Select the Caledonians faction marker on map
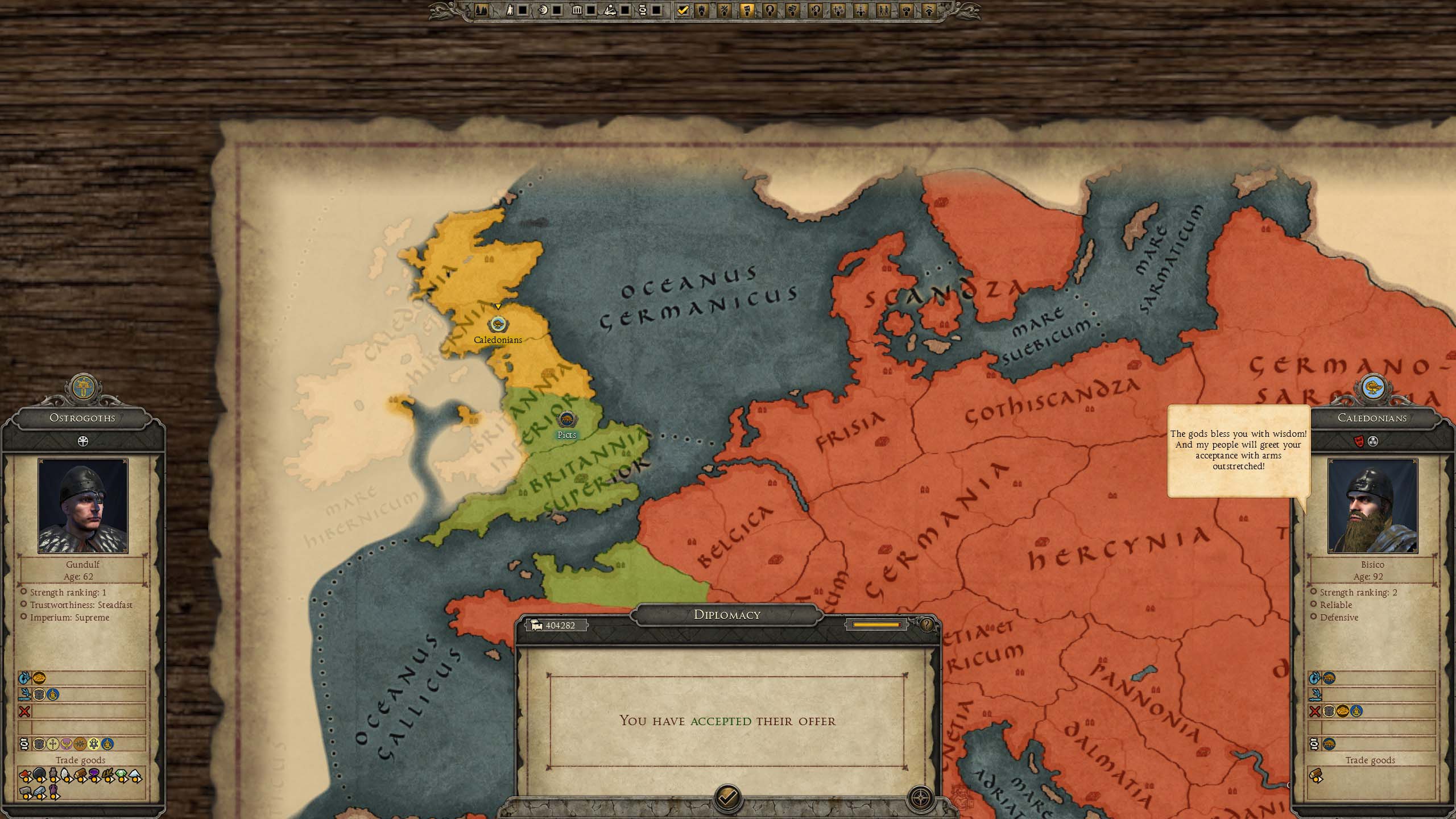 [x=498, y=325]
